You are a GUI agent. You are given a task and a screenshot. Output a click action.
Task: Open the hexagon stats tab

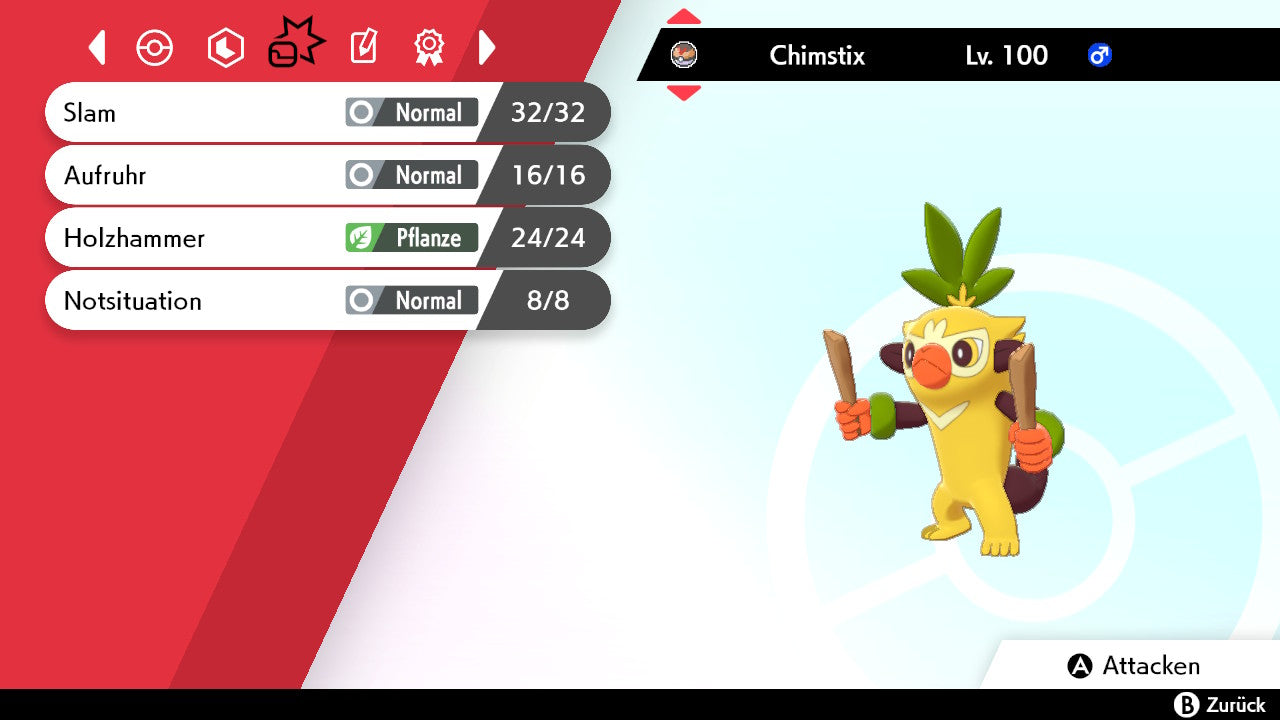point(225,48)
